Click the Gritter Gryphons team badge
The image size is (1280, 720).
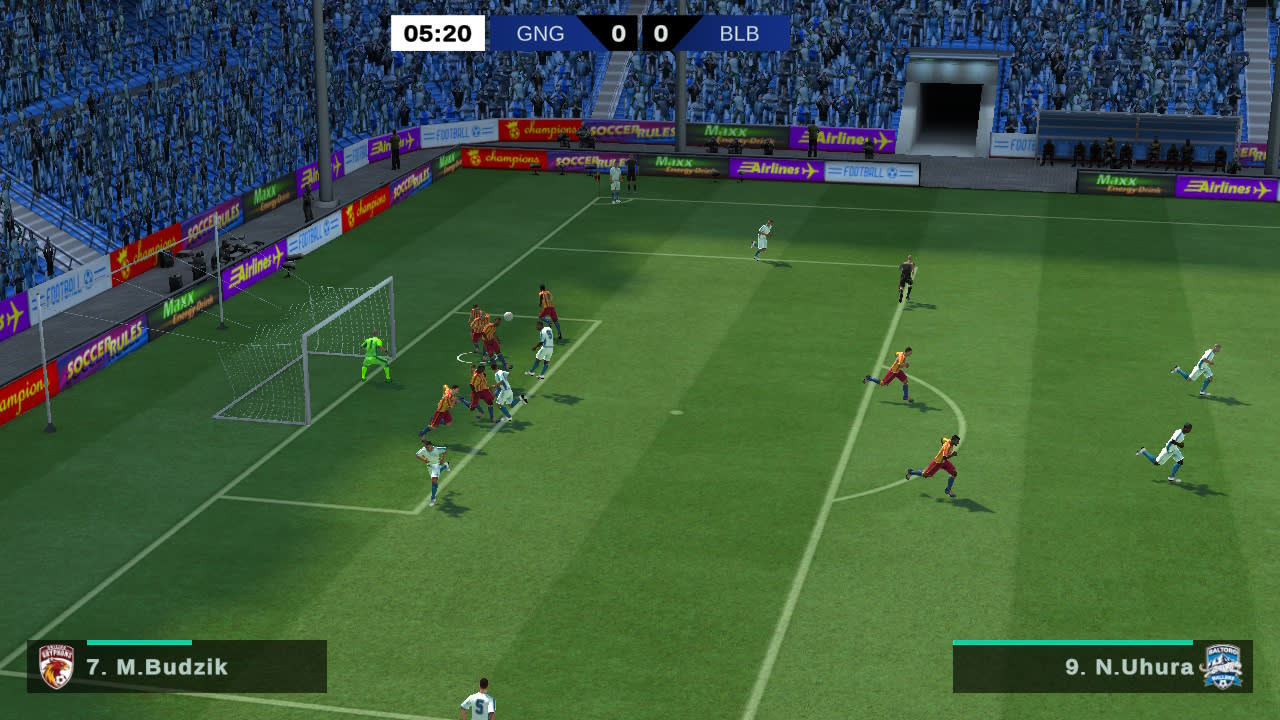click(x=58, y=668)
